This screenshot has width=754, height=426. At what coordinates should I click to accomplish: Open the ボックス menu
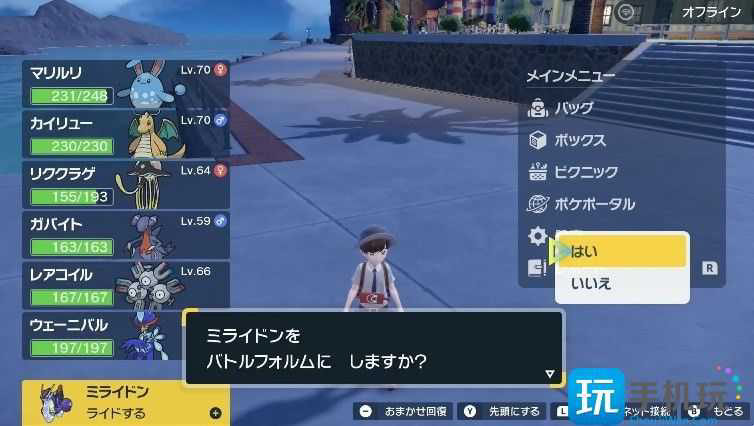pyautogui.click(x=580, y=140)
